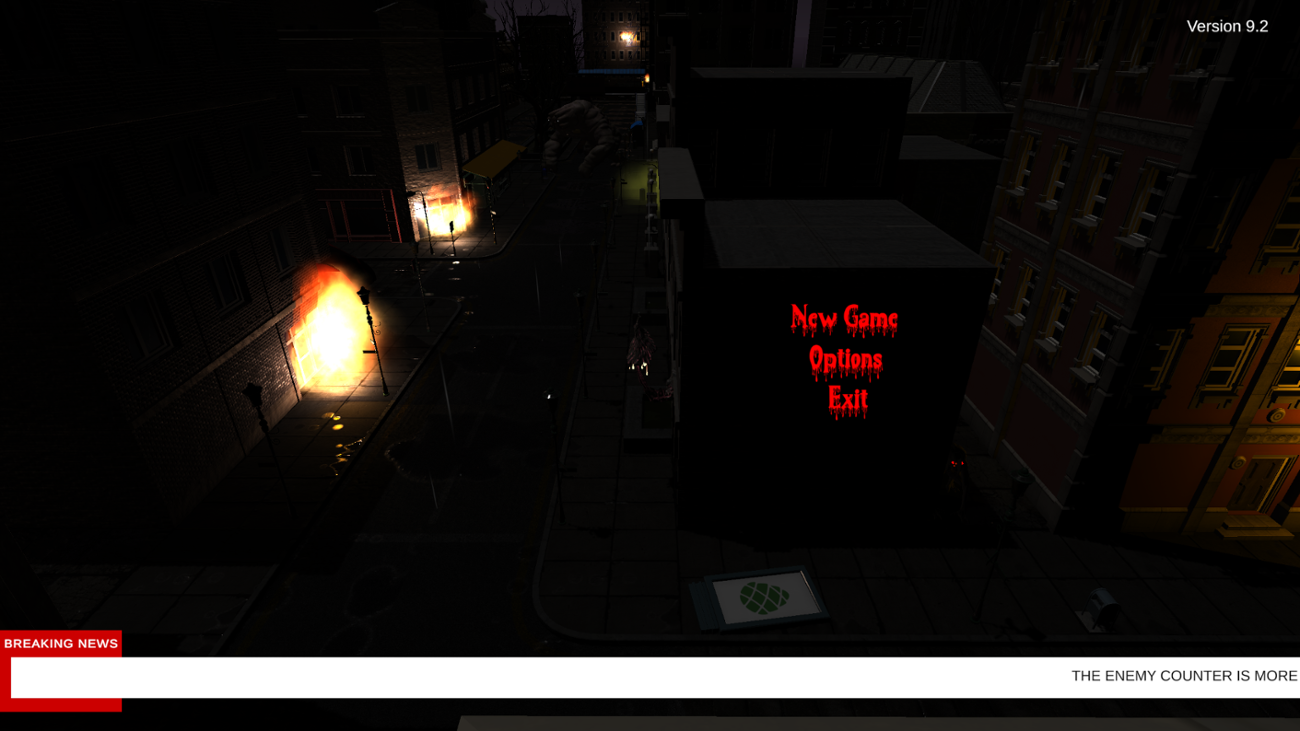Select the New Game menu entry
The height and width of the screenshot is (731, 1300).
tap(845, 317)
